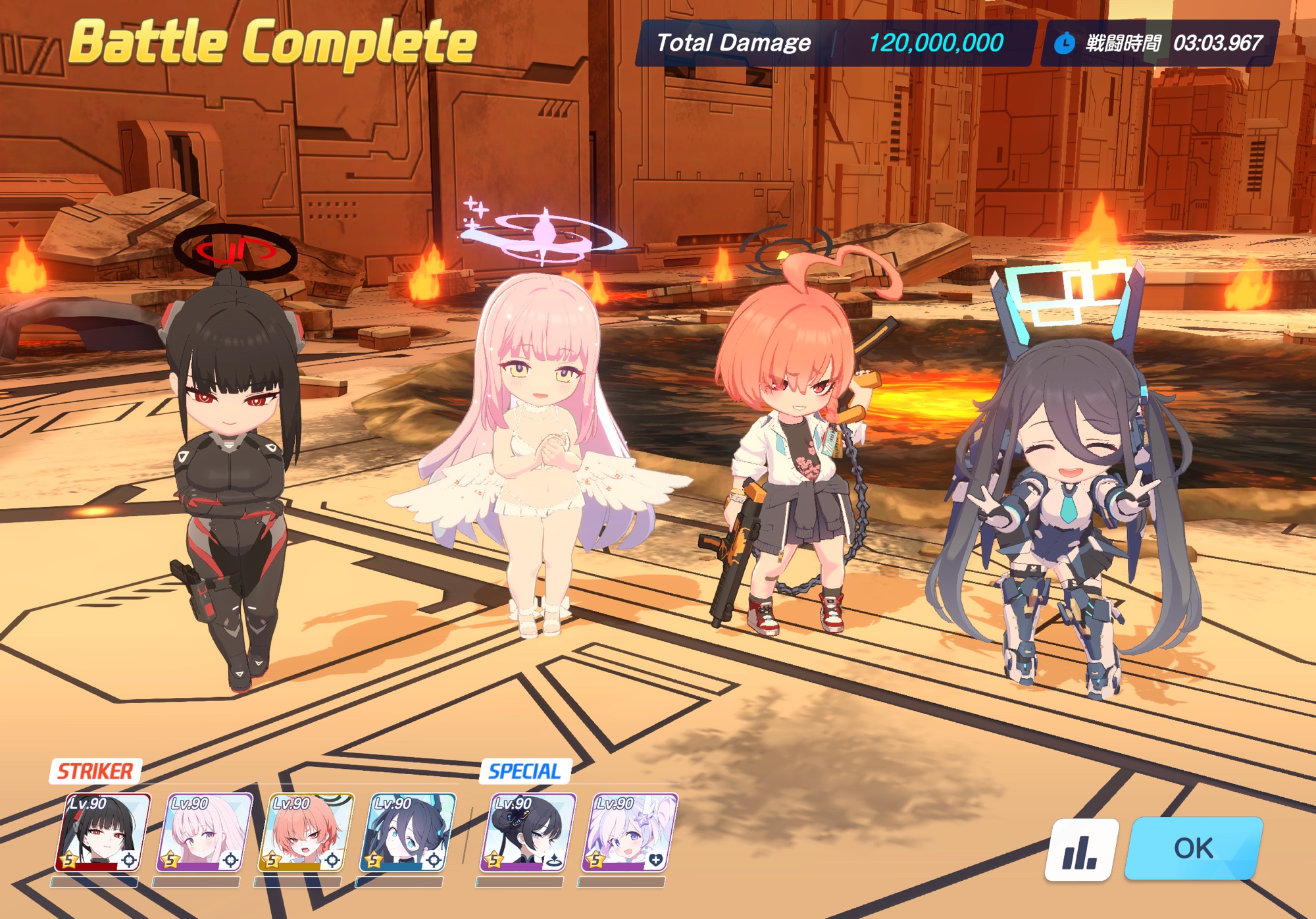
Task: Choose the orange-haired striker portrait
Action: tap(306, 833)
